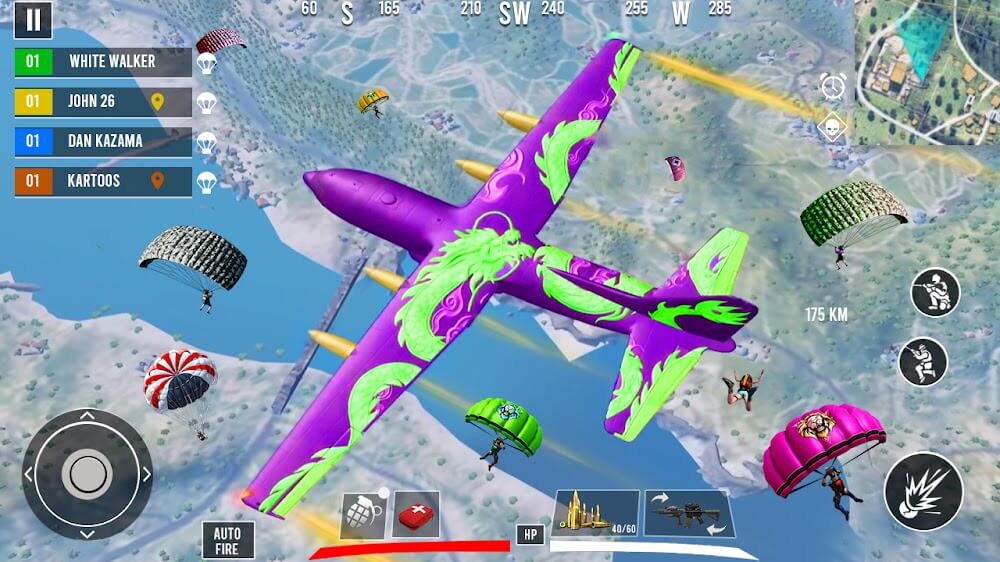Switch weapon using the rifle slot
The image size is (1000, 562).
coord(687,512)
